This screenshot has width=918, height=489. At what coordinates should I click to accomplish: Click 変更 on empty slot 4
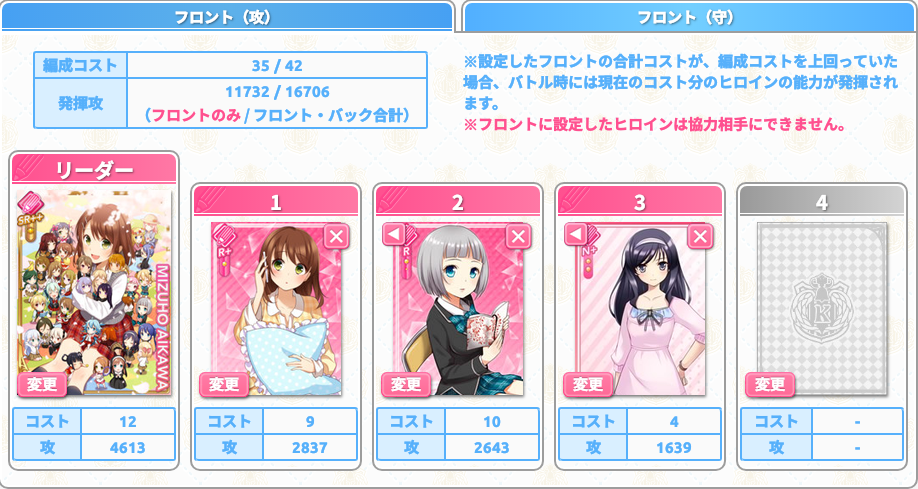(x=770, y=384)
